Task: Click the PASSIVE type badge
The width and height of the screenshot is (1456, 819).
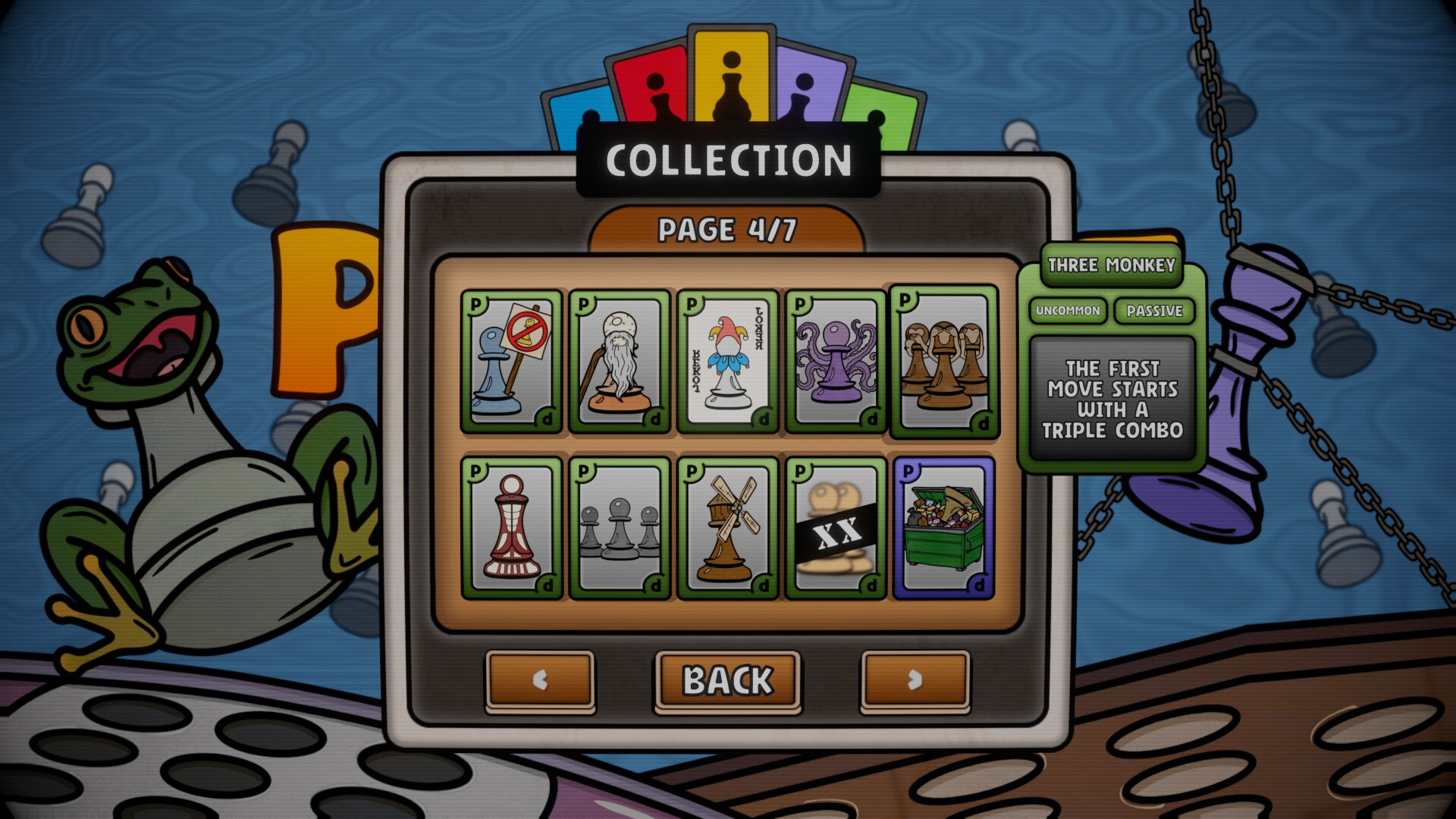Action: click(1153, 311)
